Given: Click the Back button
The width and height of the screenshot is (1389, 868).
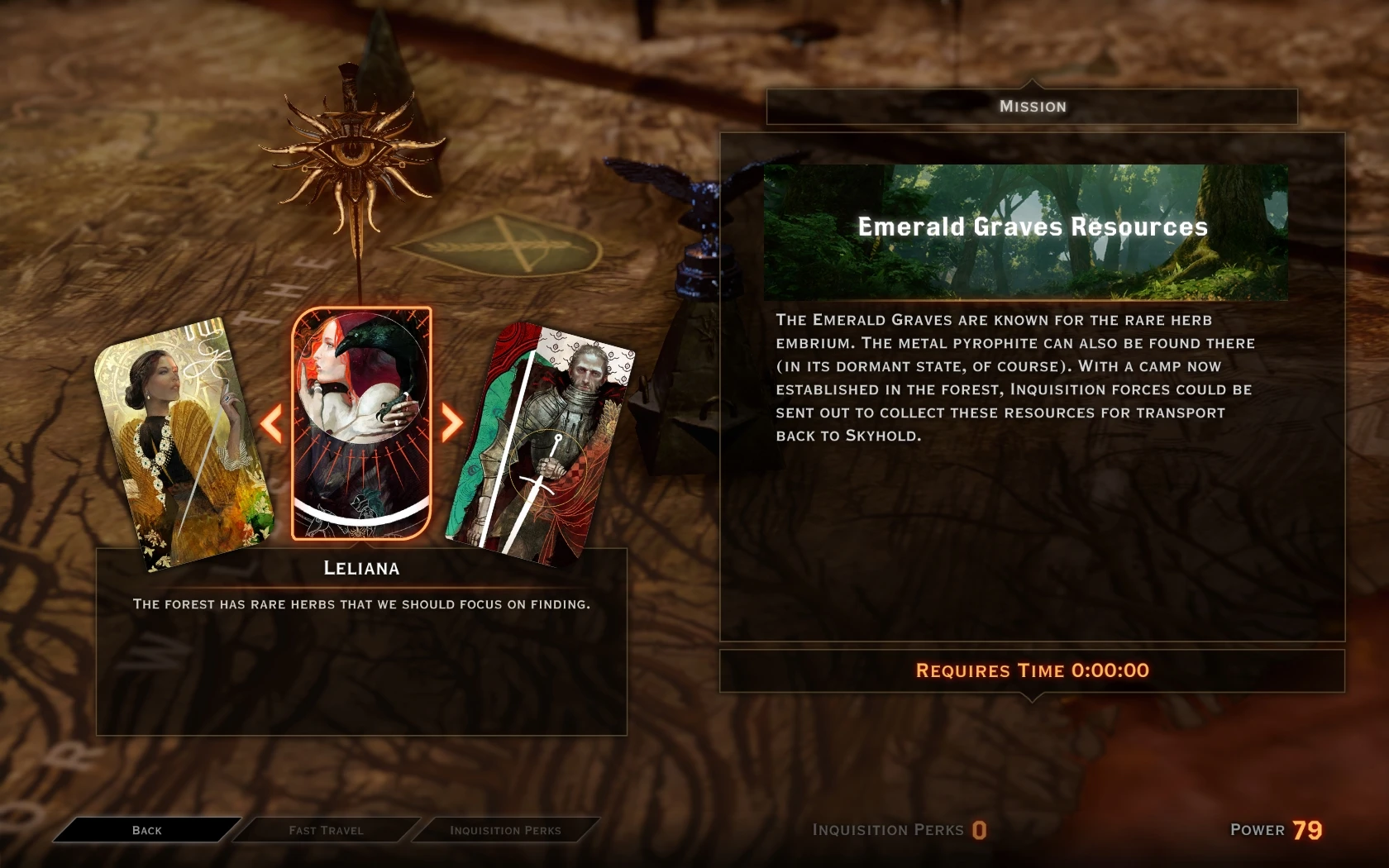Looking at the screenshot, I should pos(147,830).
